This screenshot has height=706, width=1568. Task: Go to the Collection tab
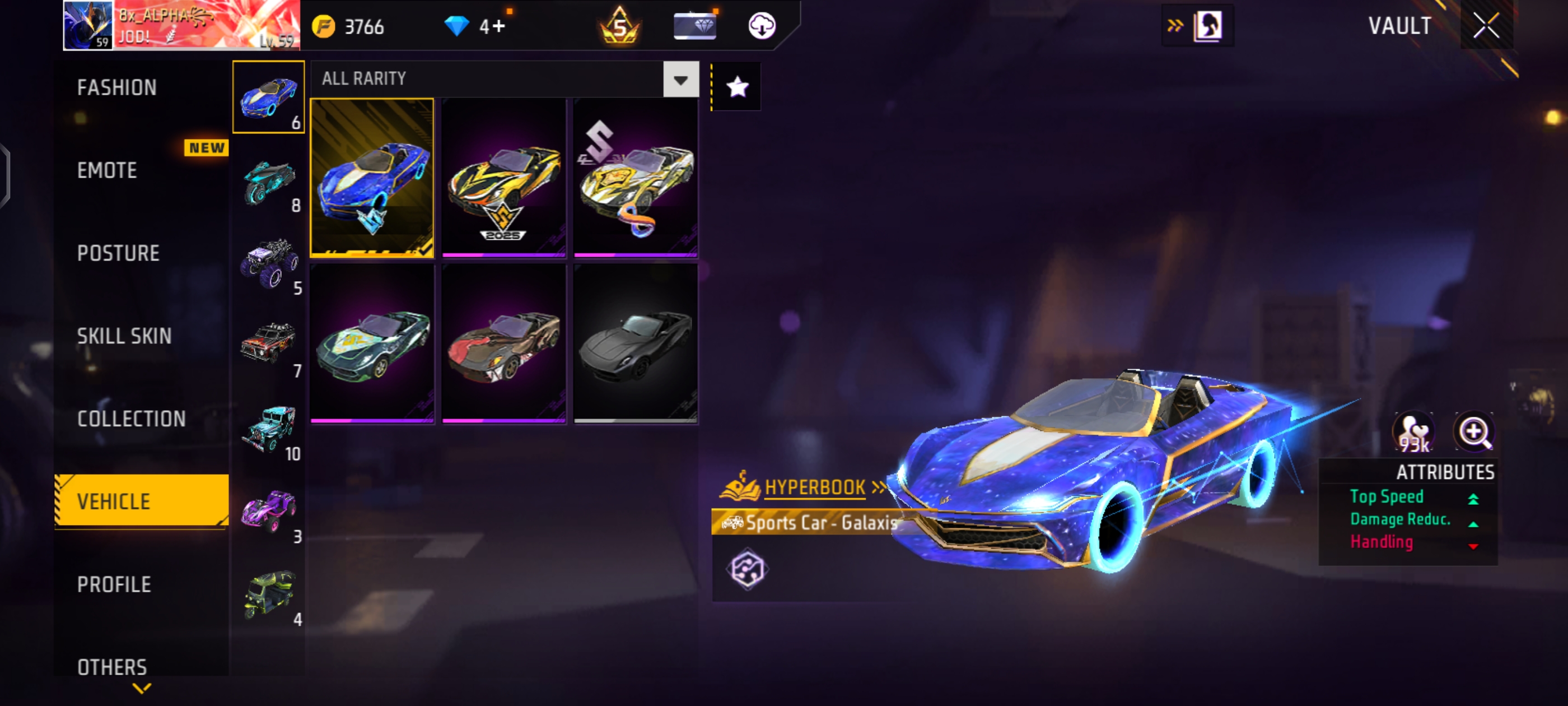[x=132, y=419]
